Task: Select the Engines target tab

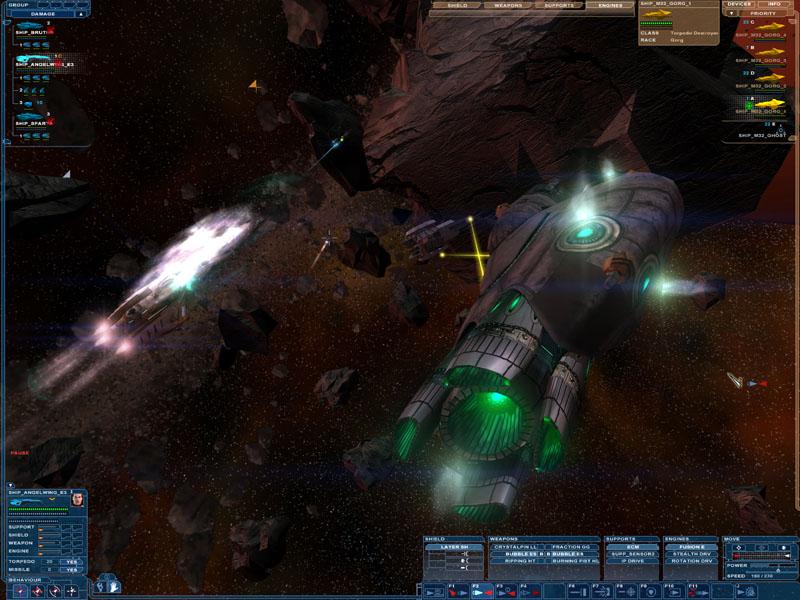Action: [609, 5]
